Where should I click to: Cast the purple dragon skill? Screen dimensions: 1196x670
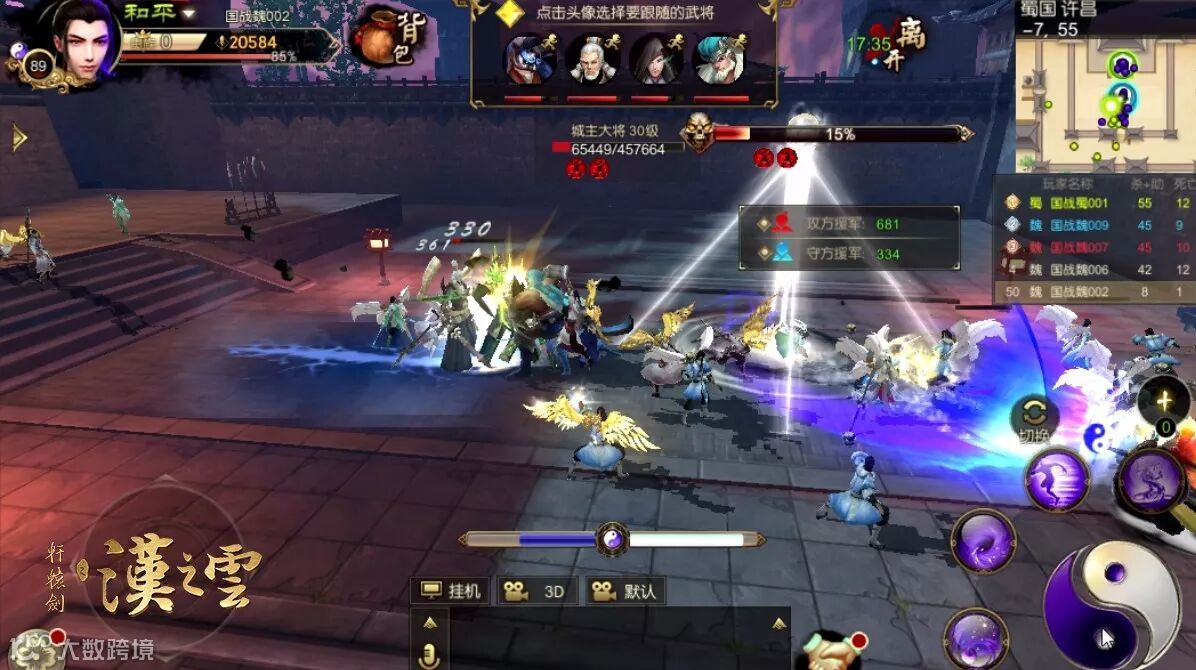1150,480
